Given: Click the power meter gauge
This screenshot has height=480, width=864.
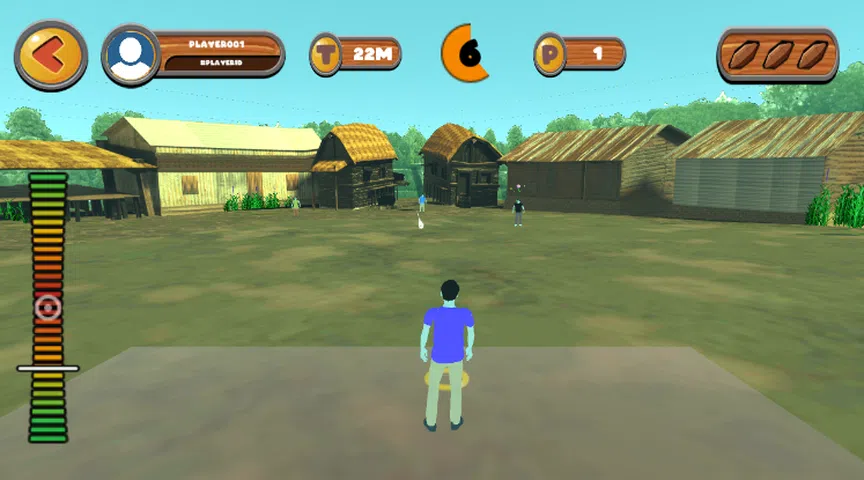Looking at the screenshot, I should 48,308.
